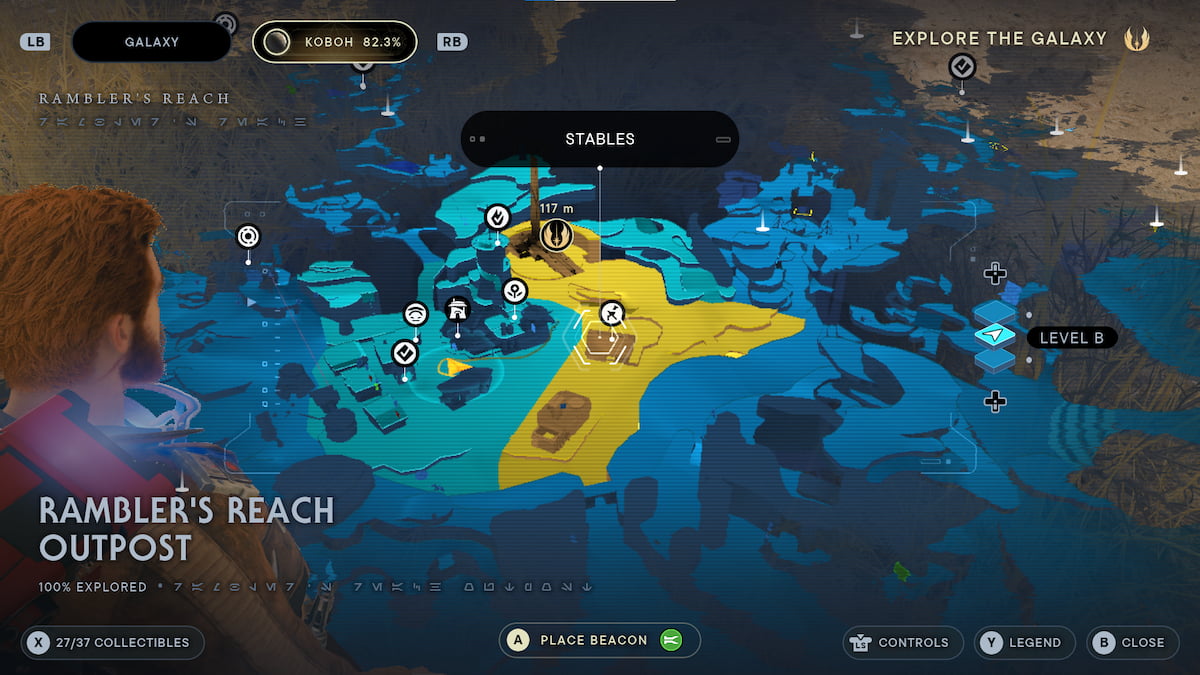
Task: Show the map Legend
Action: point(1025,642)
